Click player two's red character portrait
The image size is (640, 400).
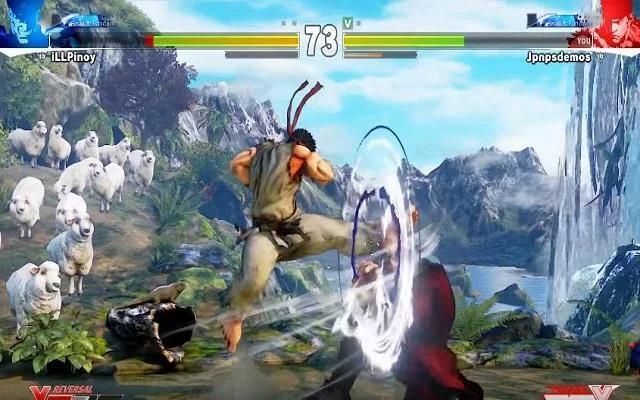[x=618, y=23]
